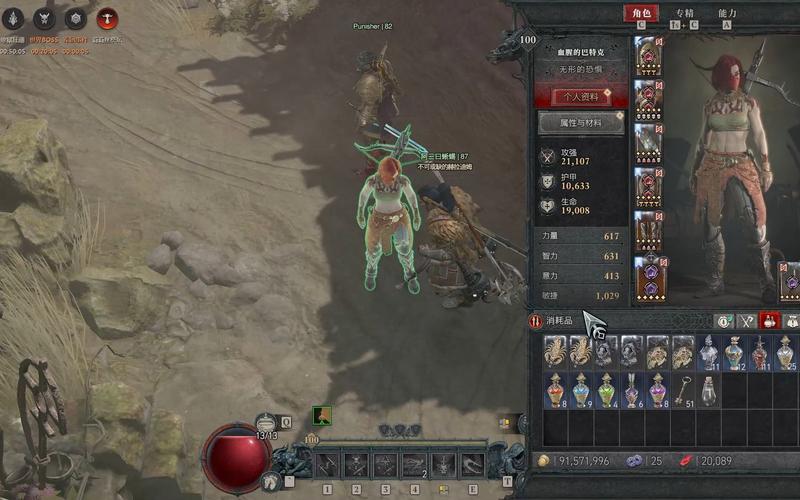The image size is (800, 500).
Task: Open the 属性与材料 stats and materials button
Action: coord(581,123)
